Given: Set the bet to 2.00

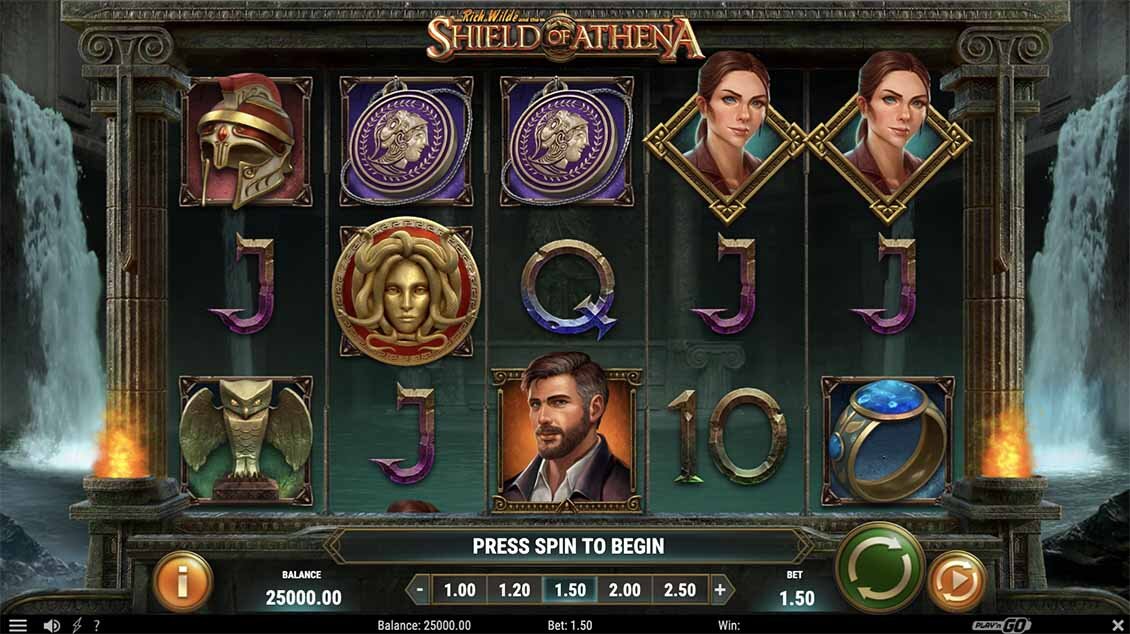Looking at the screenshot, I should pyautogui.click(x=624, y=590).
